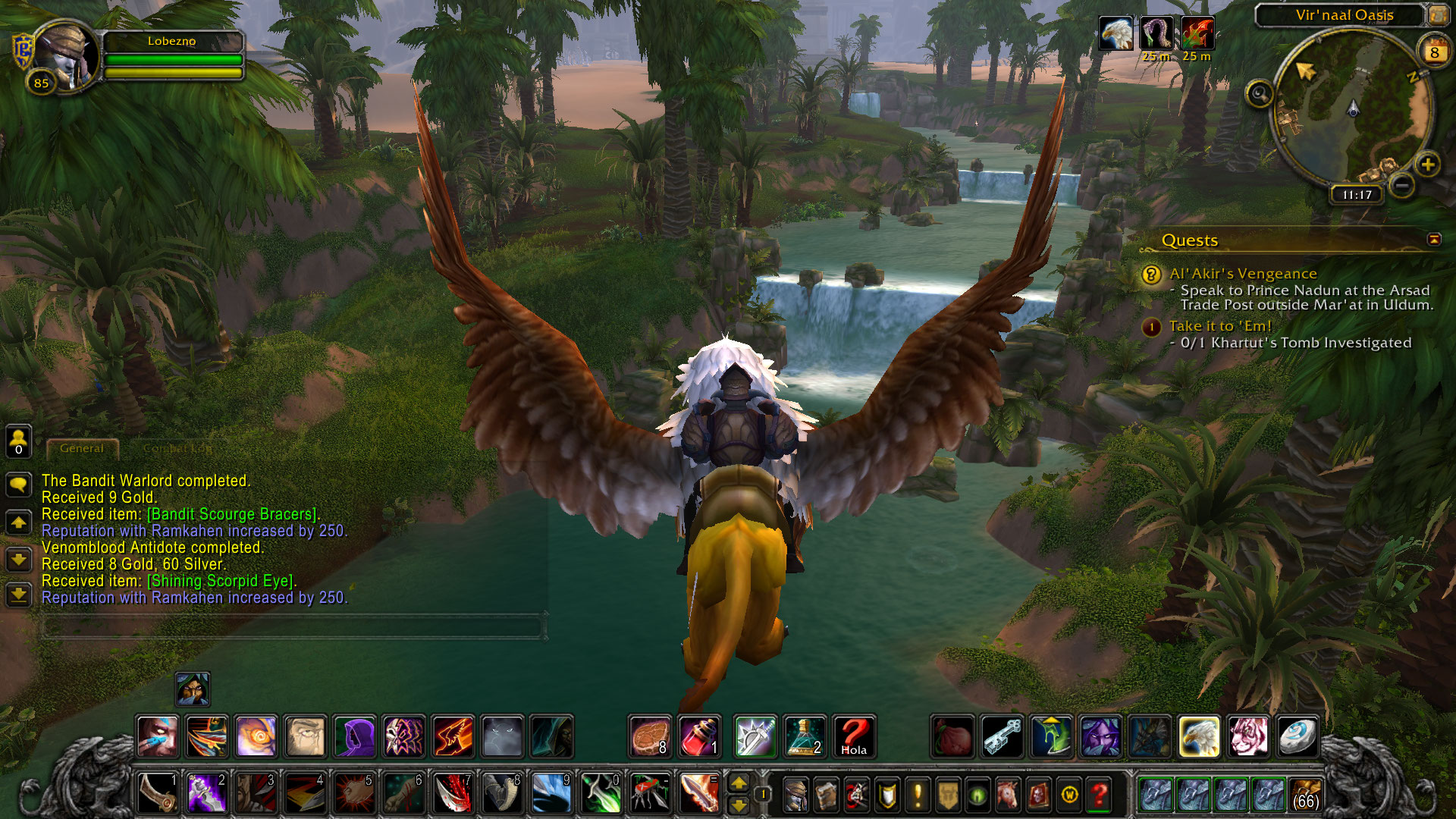Screen dimensions: 1456x819
Task: Use the Hearthstone icon
Action: 1297,737
